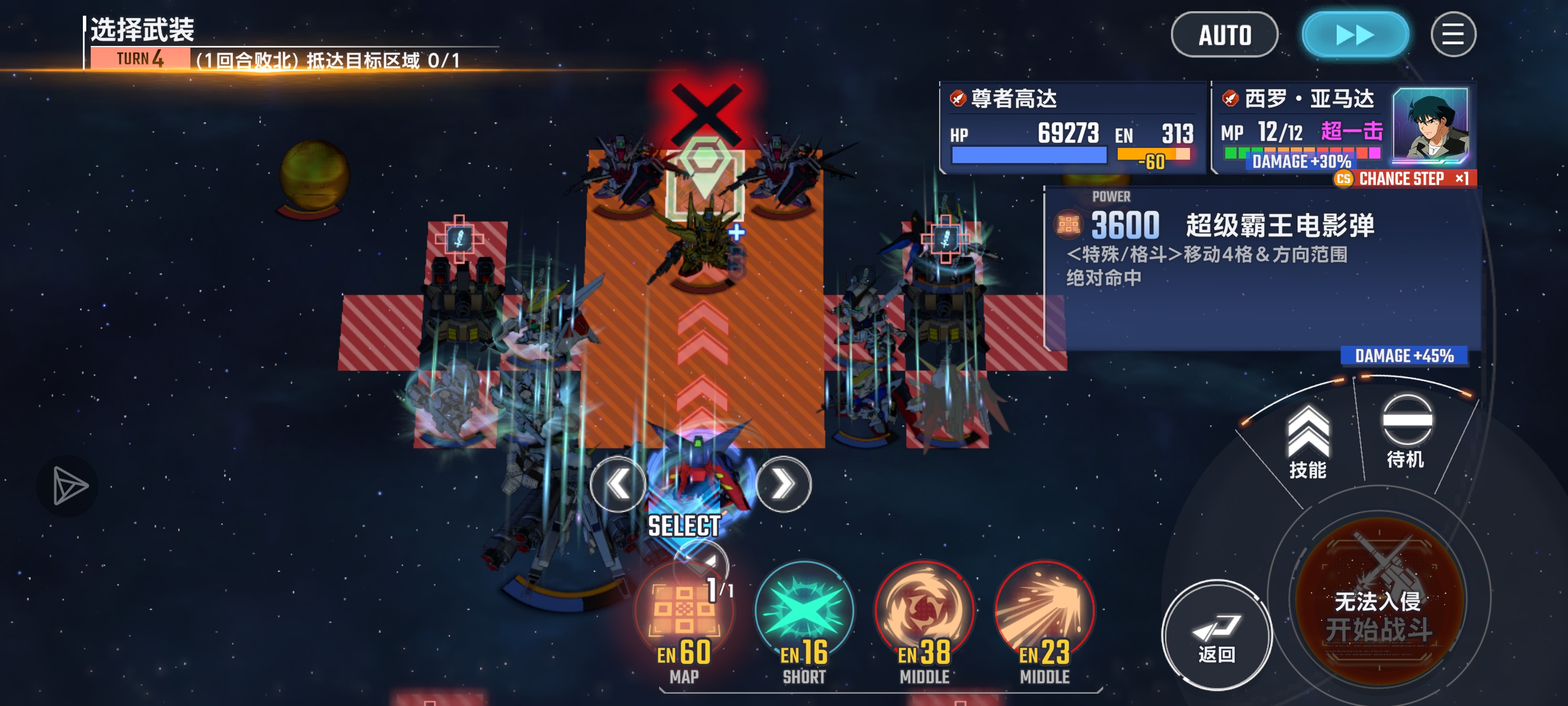Activate the fast-forward speed button

click(x=1354, y=35)
